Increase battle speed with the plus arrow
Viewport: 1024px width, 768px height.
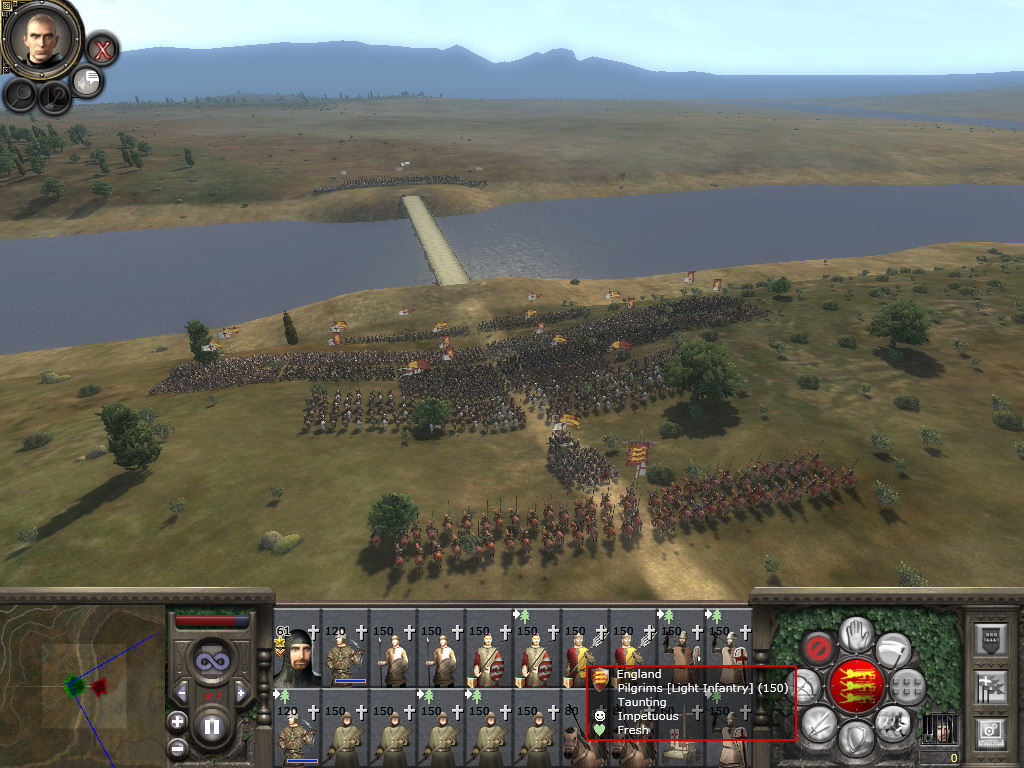241,692
